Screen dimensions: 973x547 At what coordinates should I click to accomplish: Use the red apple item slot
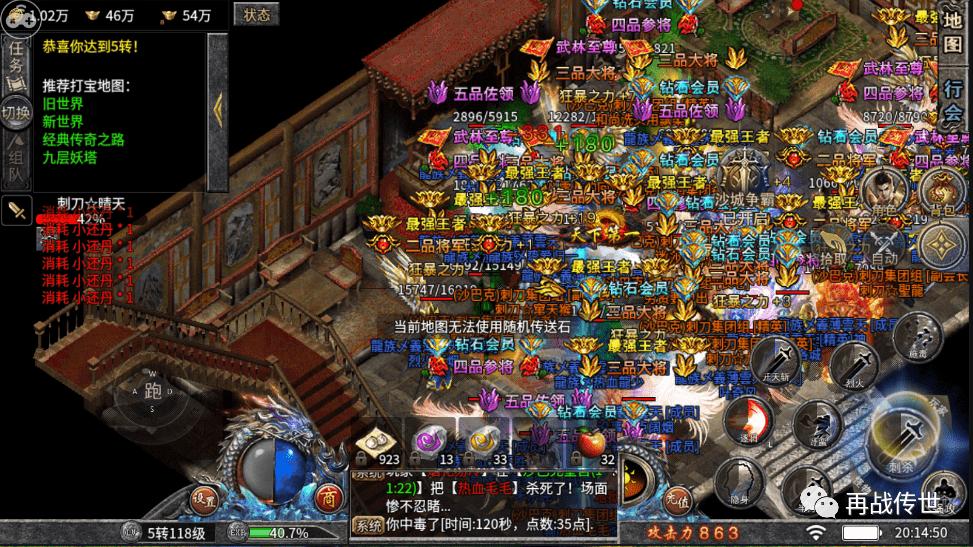(592, 442)
